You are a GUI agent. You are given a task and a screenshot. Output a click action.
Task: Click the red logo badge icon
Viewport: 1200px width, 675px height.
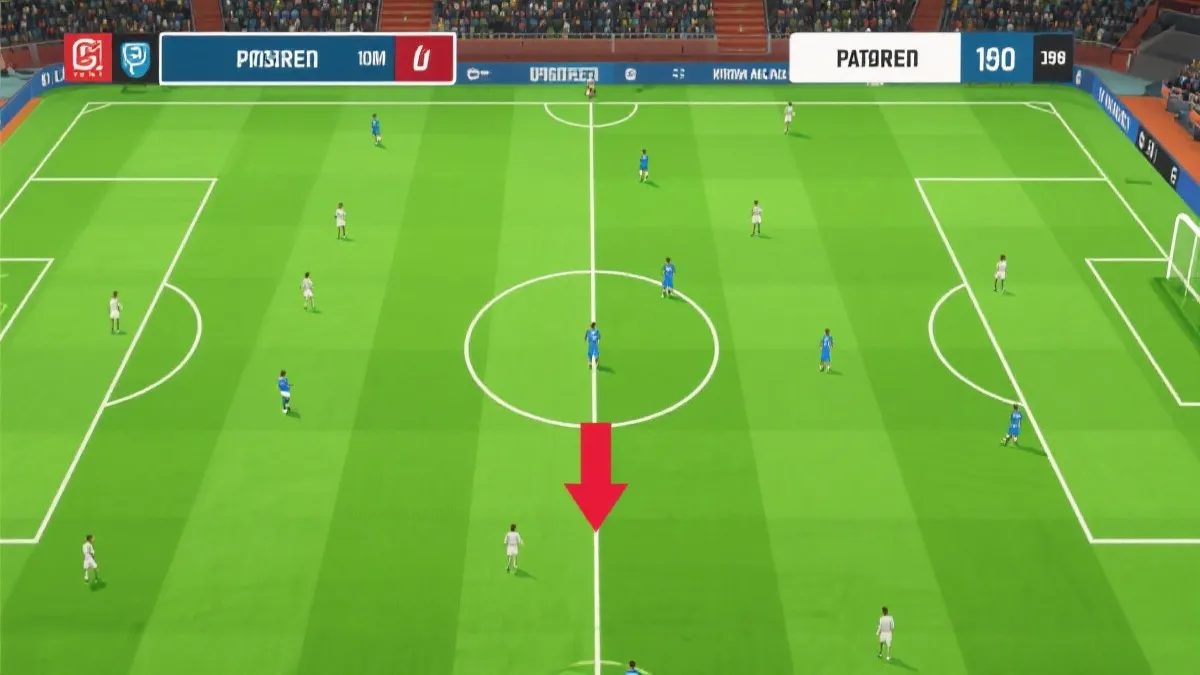[x=88, y=57]
